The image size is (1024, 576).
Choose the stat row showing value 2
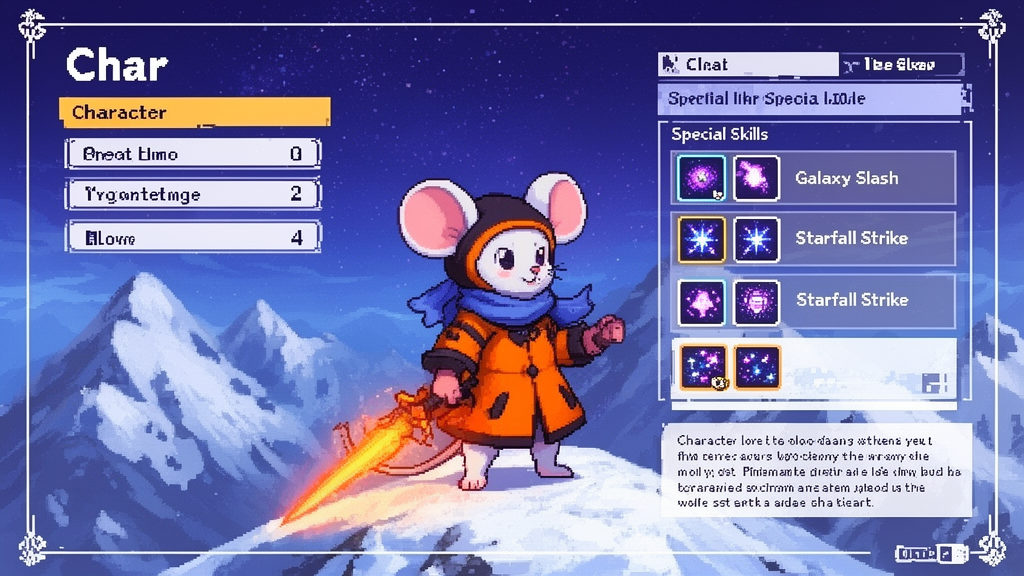[x=193, y=194]
